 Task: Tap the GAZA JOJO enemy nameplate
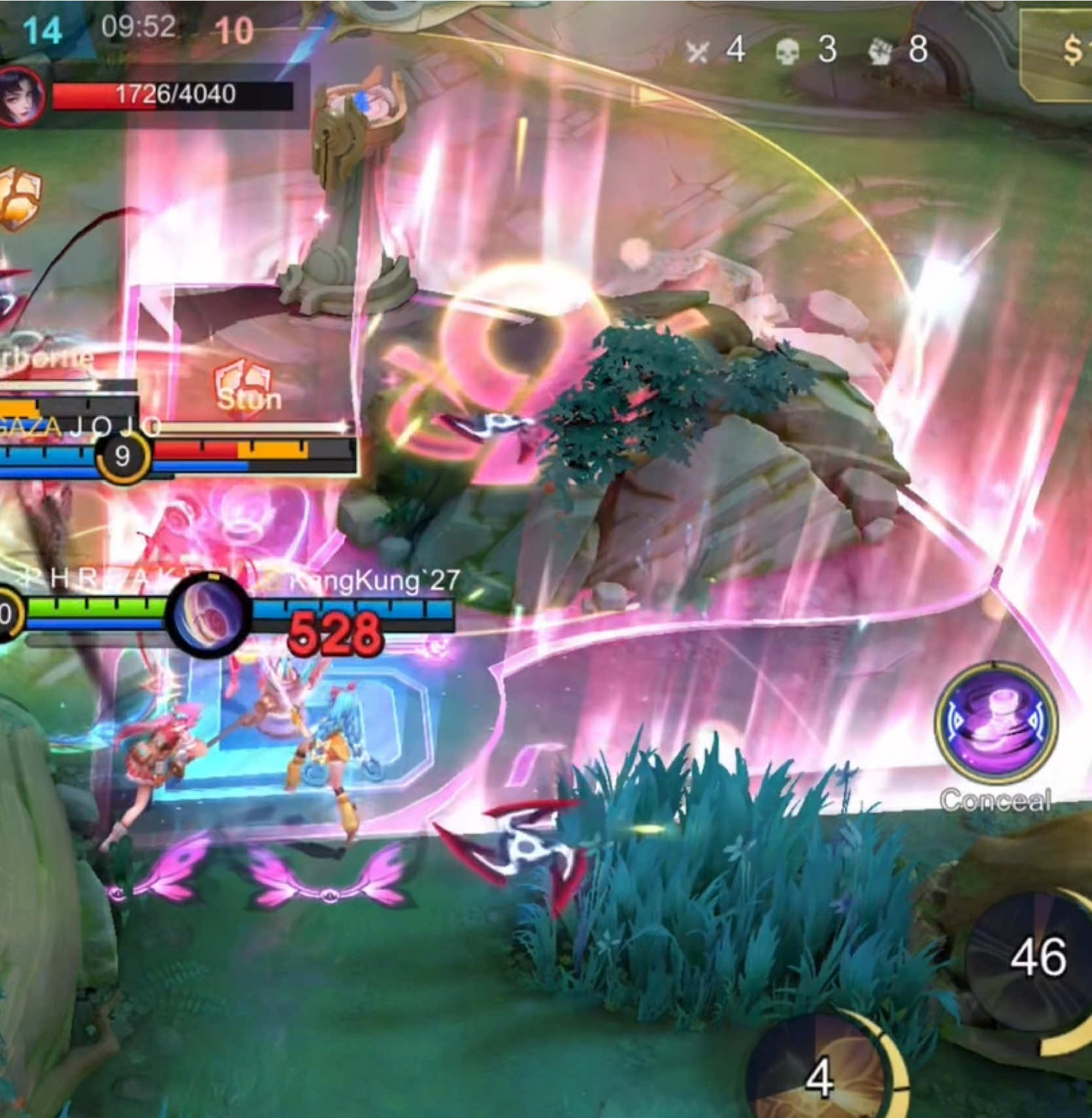tap(79, 425)
